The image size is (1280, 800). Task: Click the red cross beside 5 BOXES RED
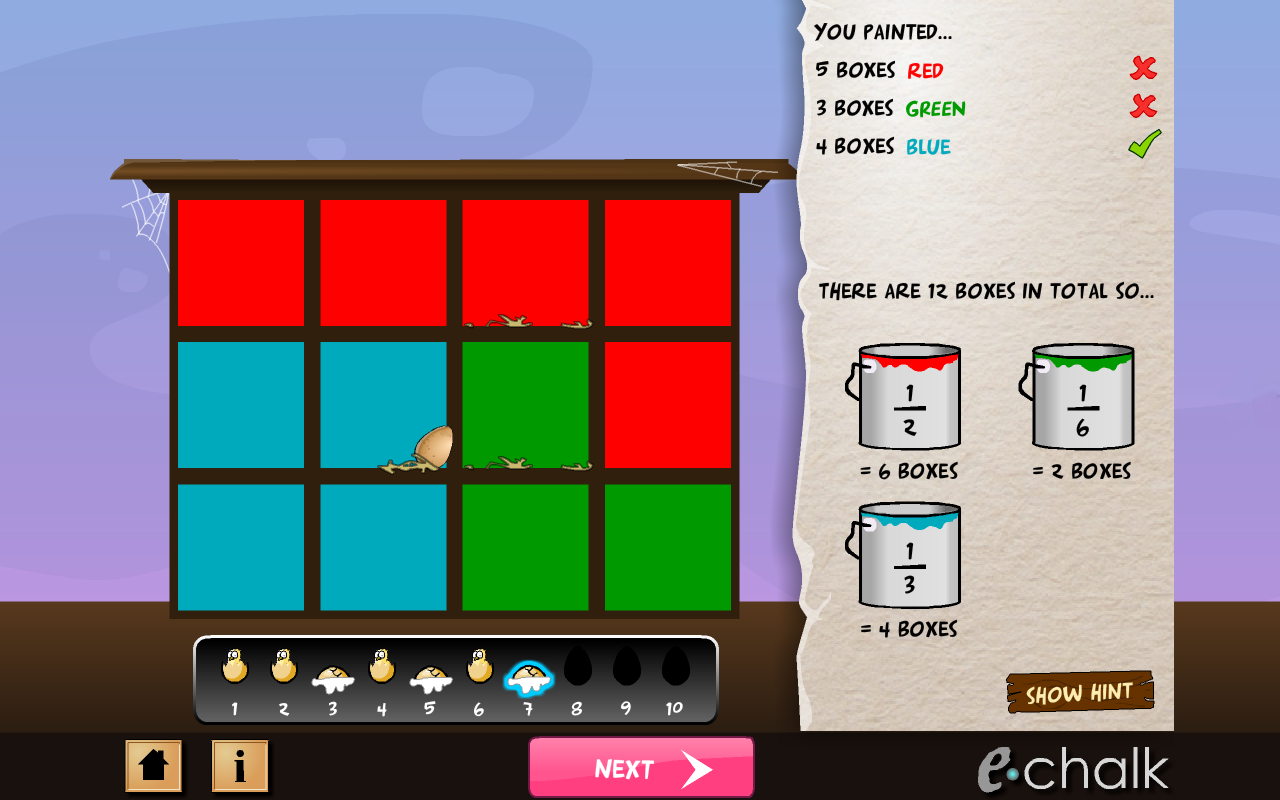1143,69
